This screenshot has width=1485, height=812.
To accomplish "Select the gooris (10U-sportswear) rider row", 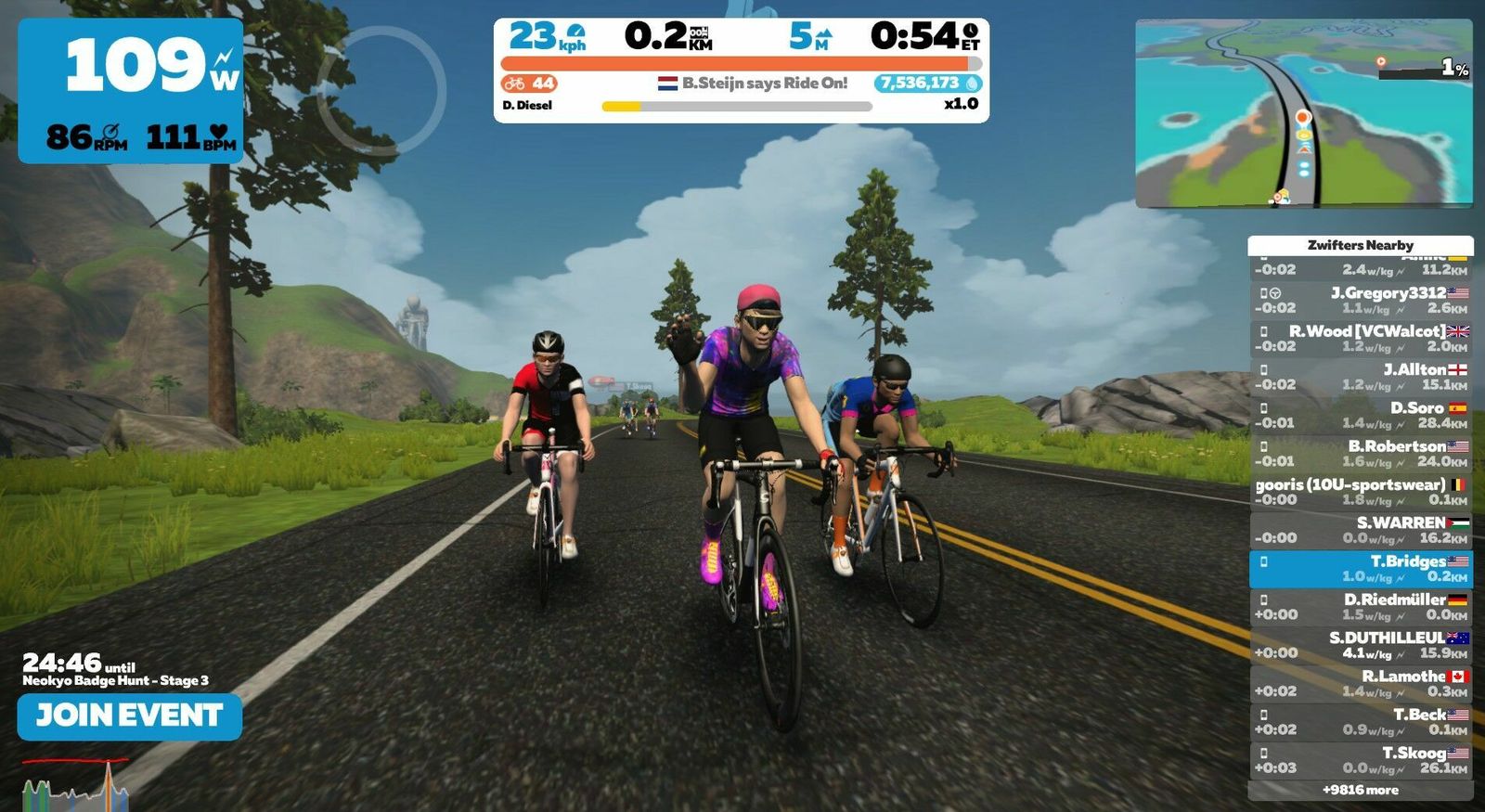I will point(1360,492).
